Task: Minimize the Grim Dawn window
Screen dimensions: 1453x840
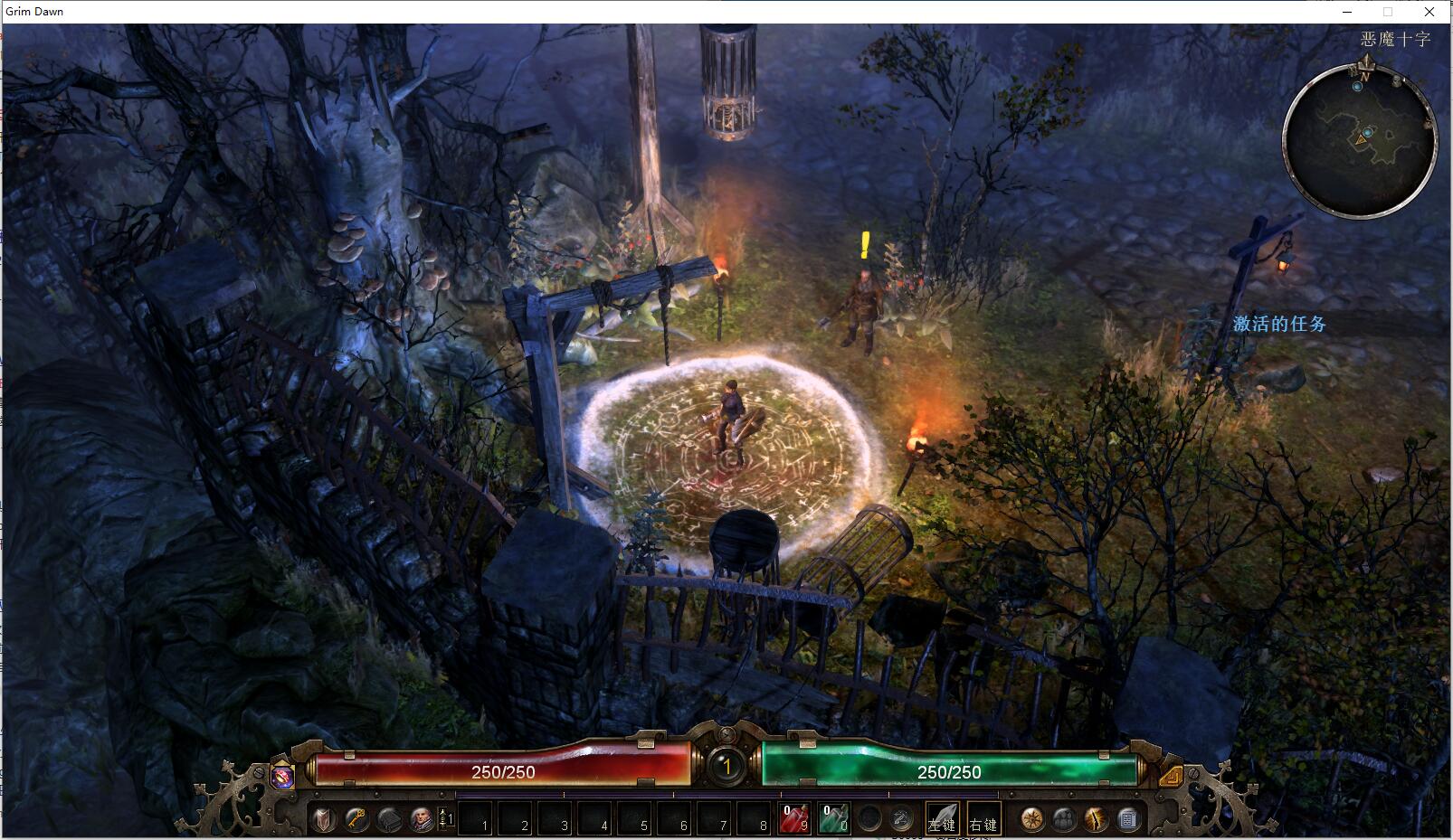Action: point(1347,12)
